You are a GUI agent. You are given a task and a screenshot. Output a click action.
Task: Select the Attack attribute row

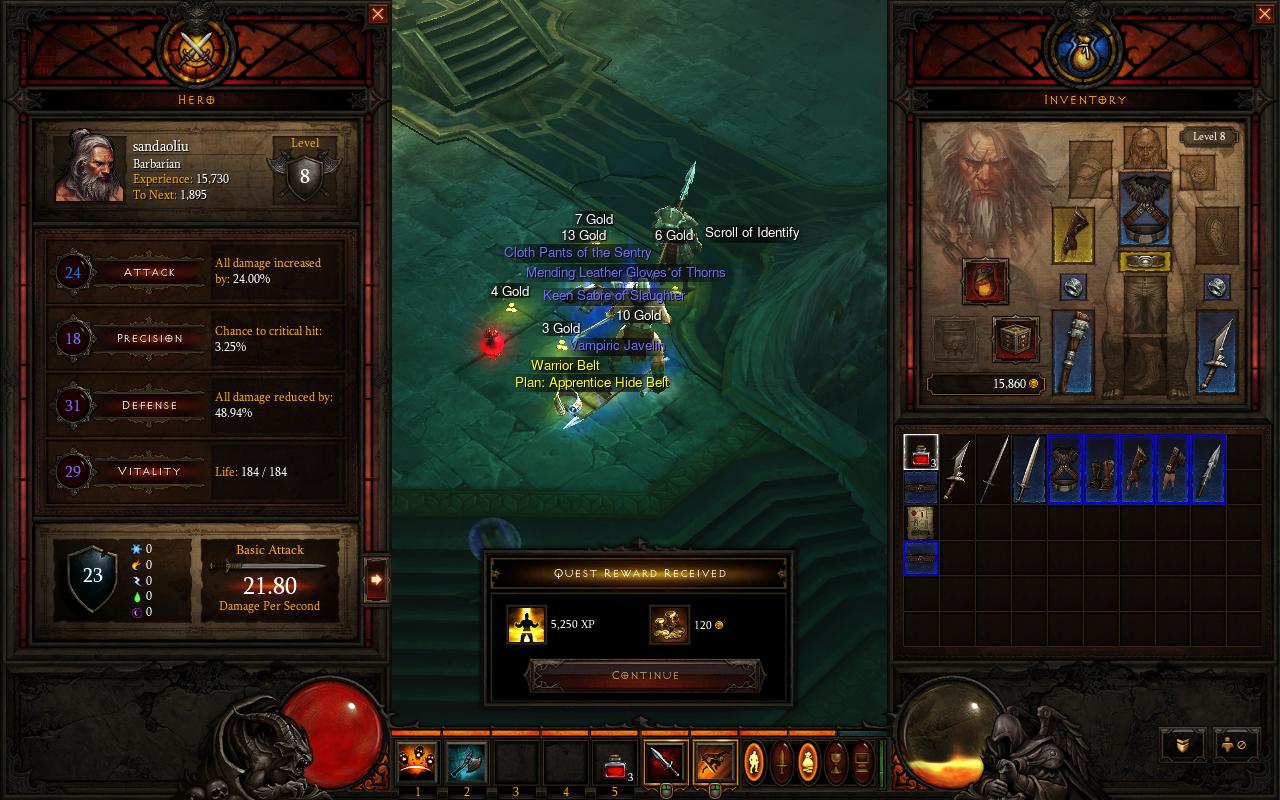pos(148,272)
